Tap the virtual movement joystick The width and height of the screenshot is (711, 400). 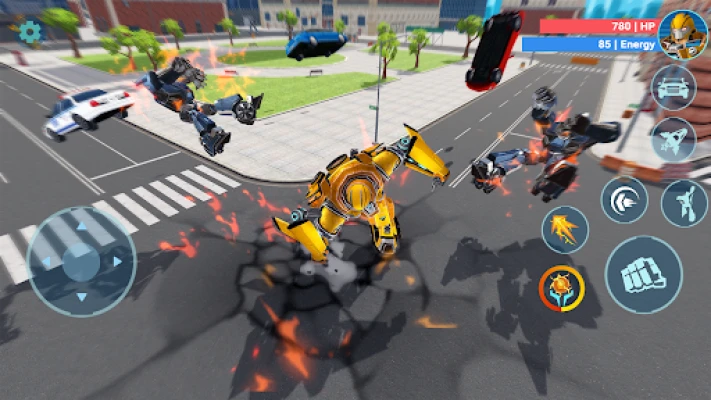click(81, 260)
